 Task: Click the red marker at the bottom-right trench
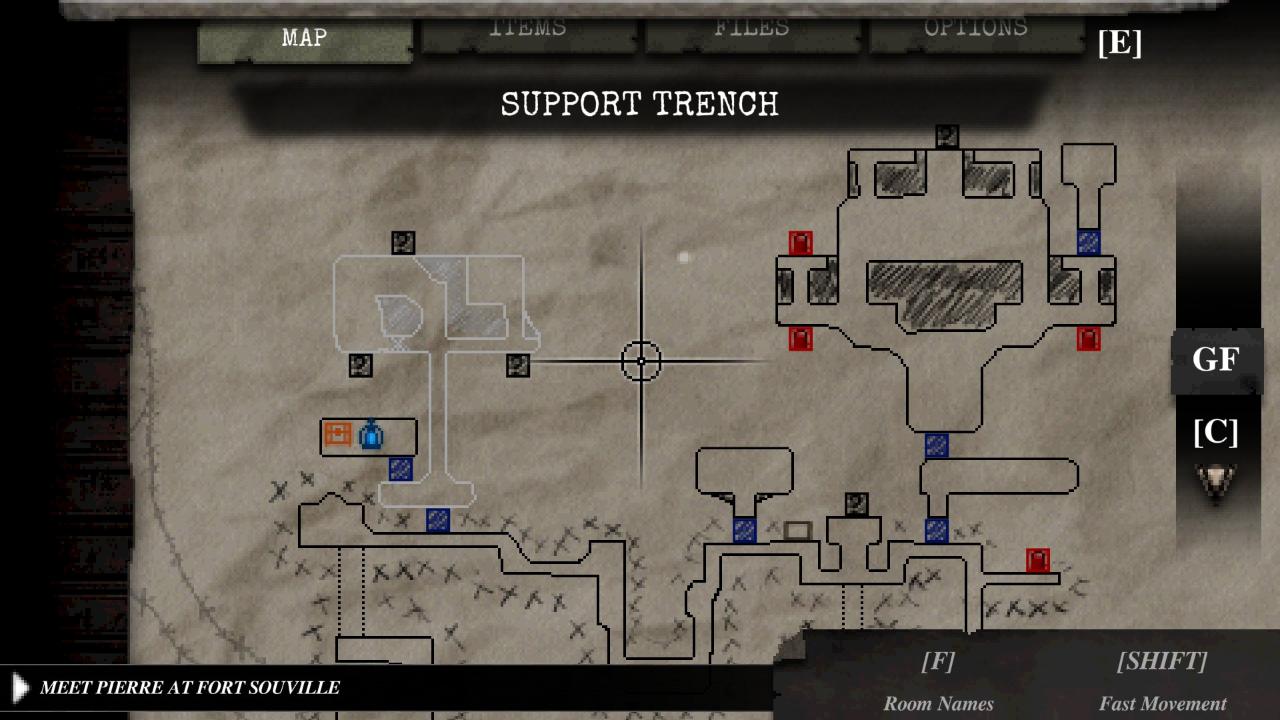point(1036,560)
